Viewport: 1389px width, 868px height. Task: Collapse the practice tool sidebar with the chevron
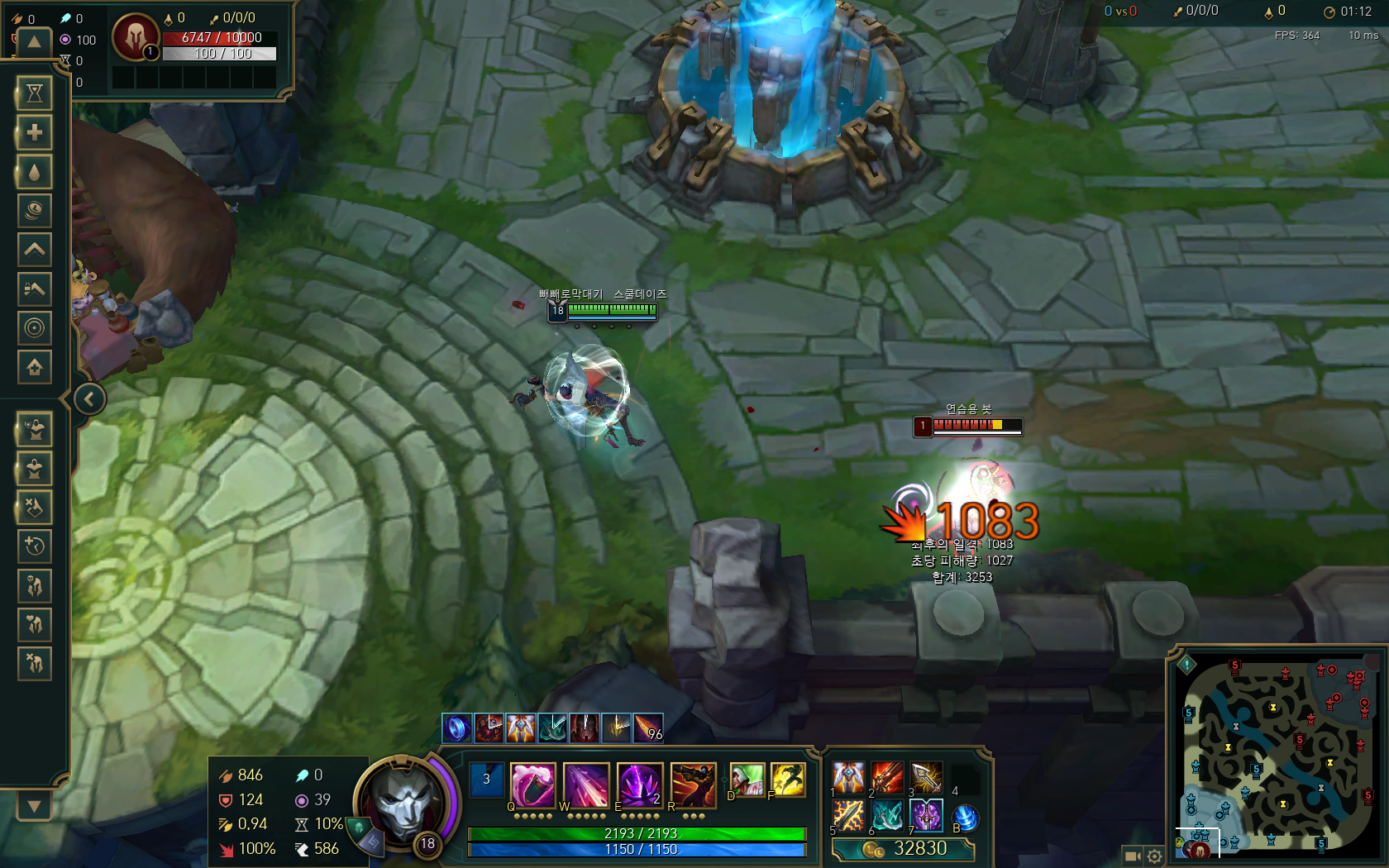(x=89, y=398)
